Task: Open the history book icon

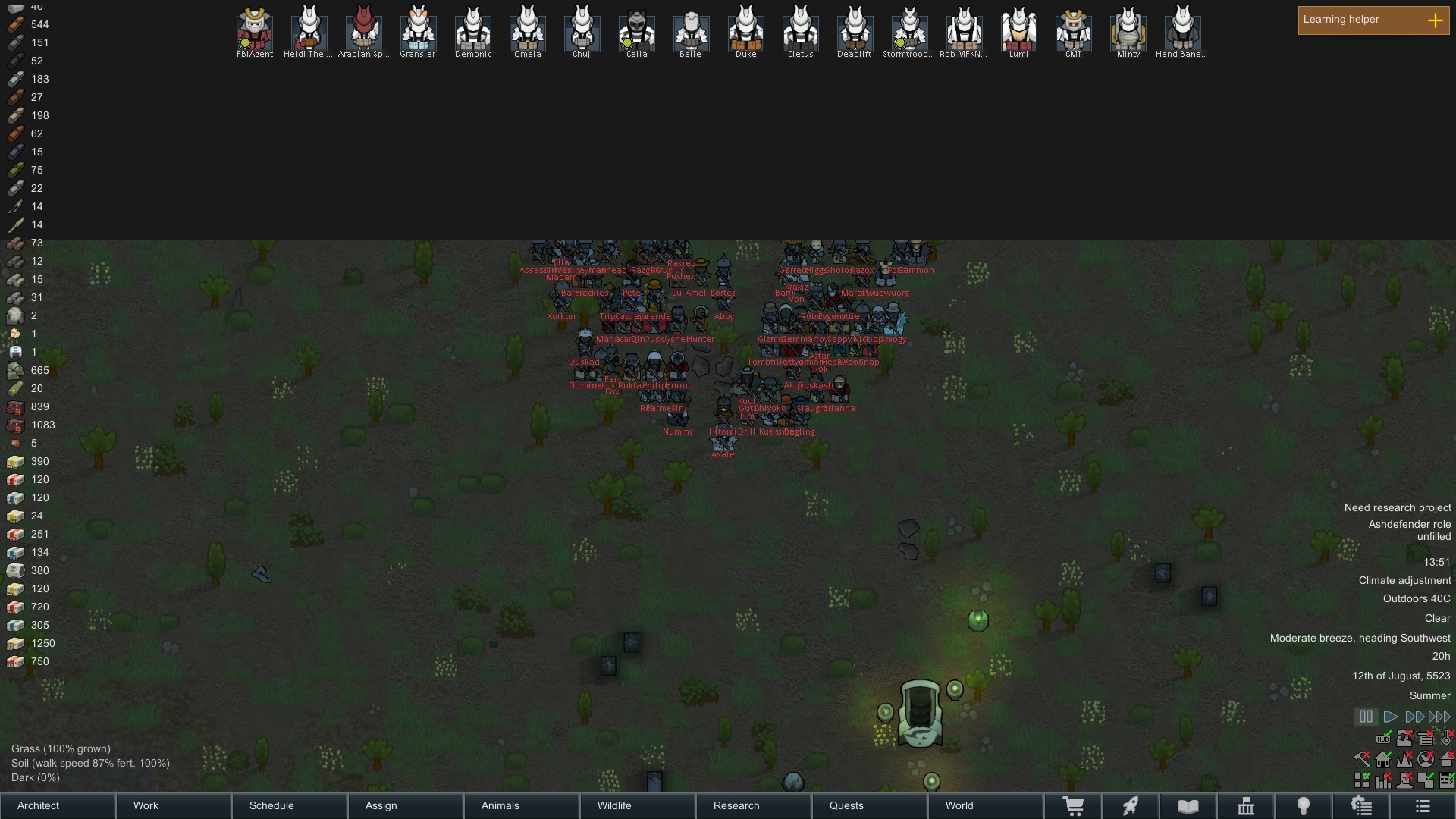Action: pos(1187,806)
